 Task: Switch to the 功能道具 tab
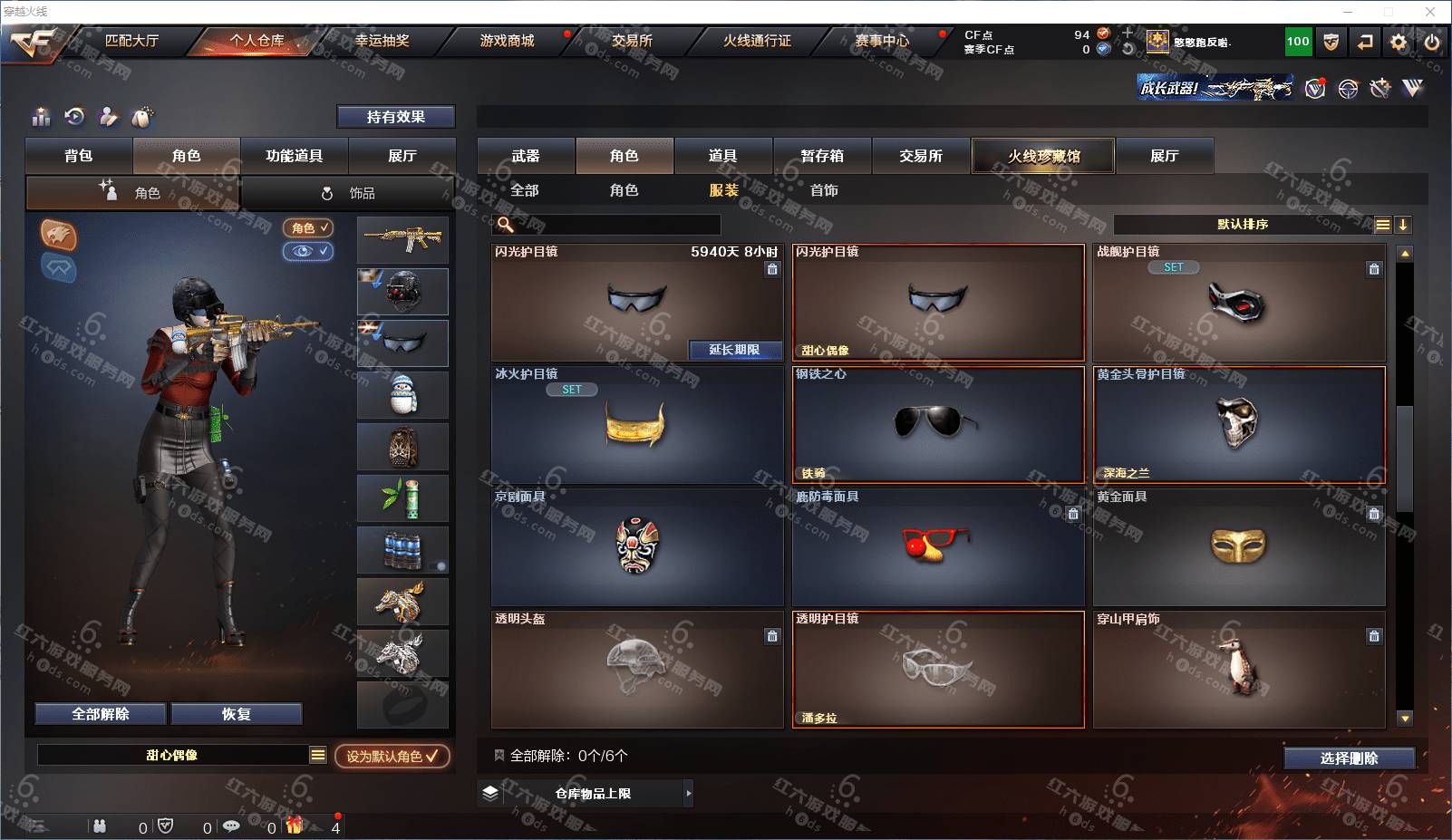click(294, 156)
